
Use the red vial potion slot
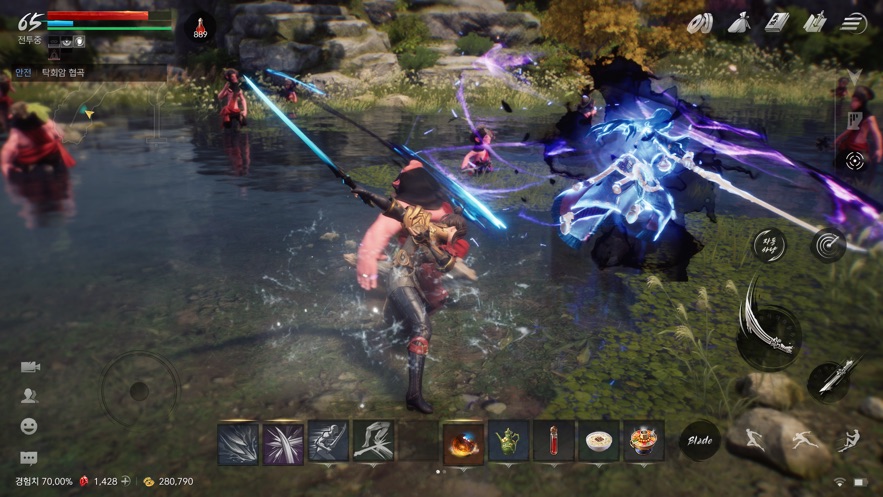[553, 441]
